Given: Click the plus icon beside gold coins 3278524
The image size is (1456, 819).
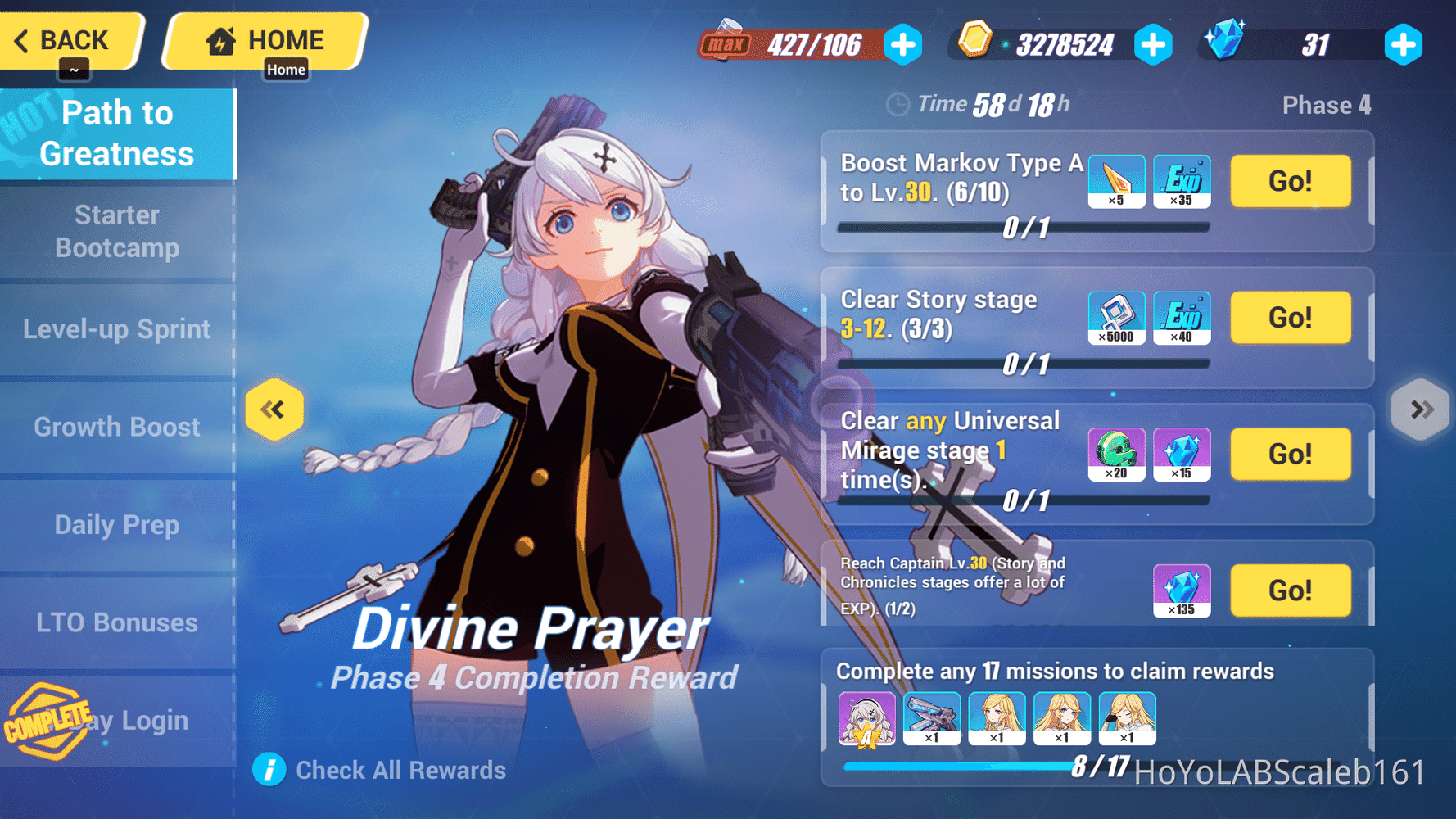Looking at the screenshot, I should point(1154,45).
